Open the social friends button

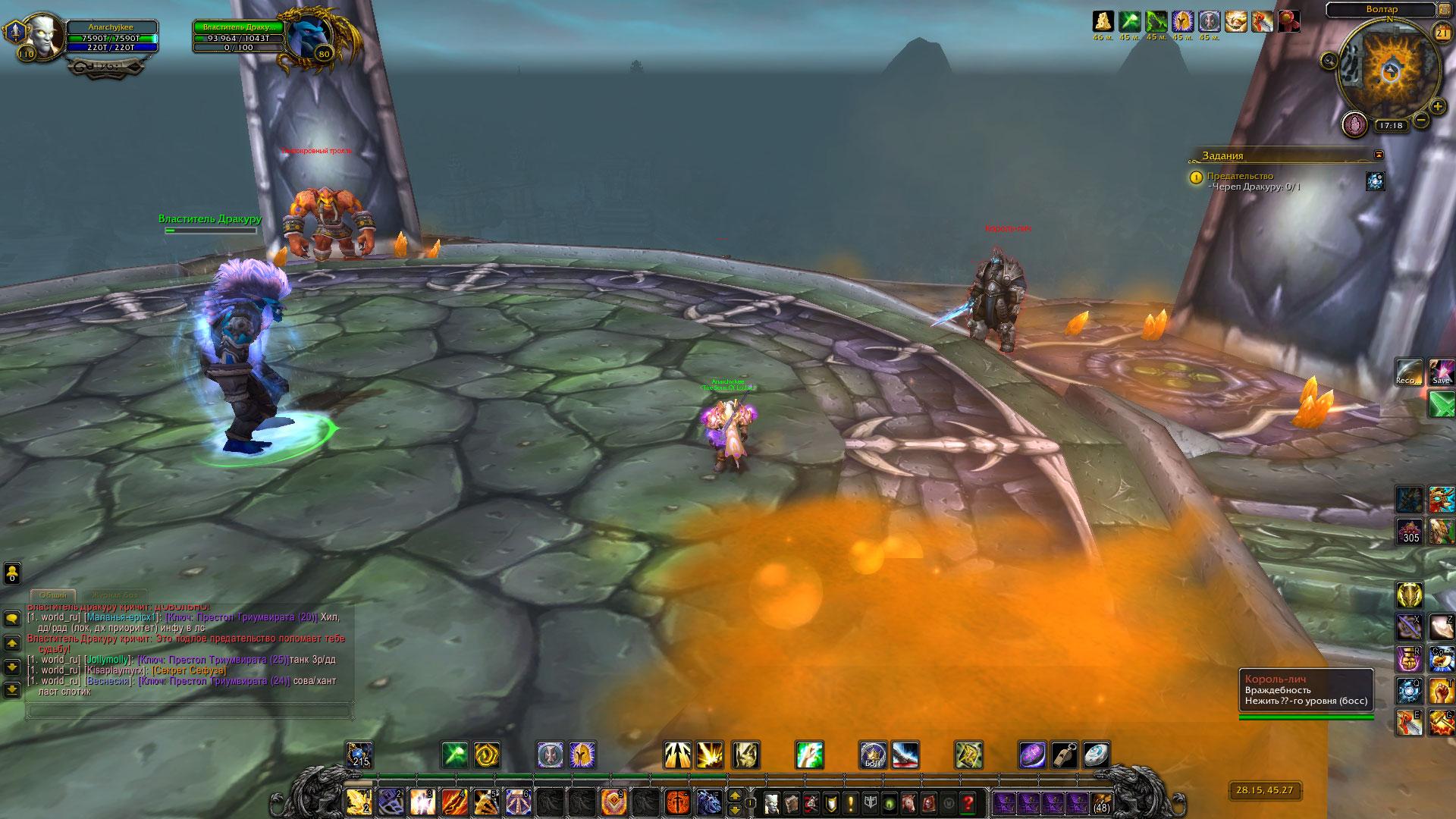pyautogui.click(x=12, y=573)
